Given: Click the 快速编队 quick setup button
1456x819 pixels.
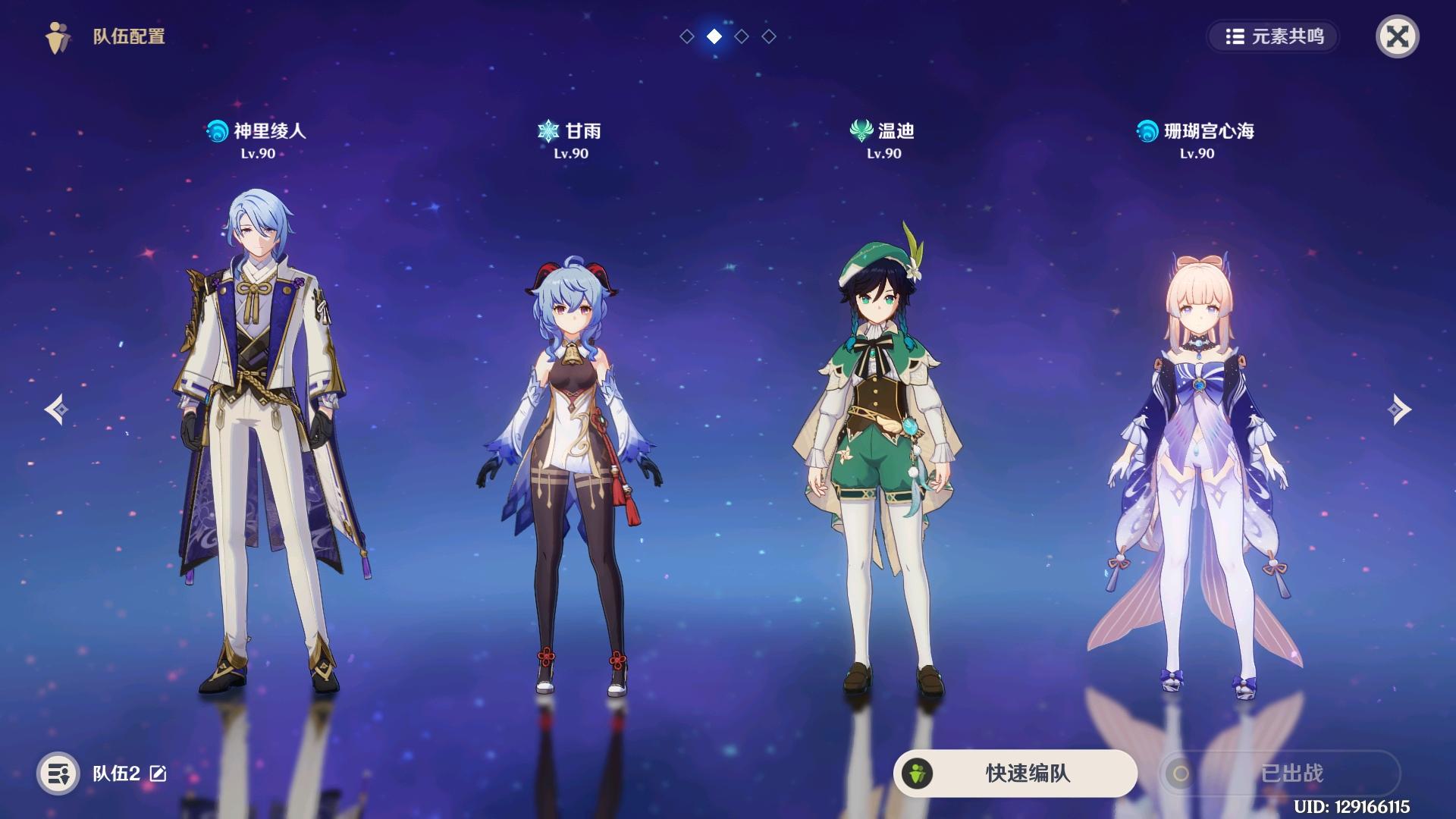Looking at the screenshot, I should pos(1015,773).
